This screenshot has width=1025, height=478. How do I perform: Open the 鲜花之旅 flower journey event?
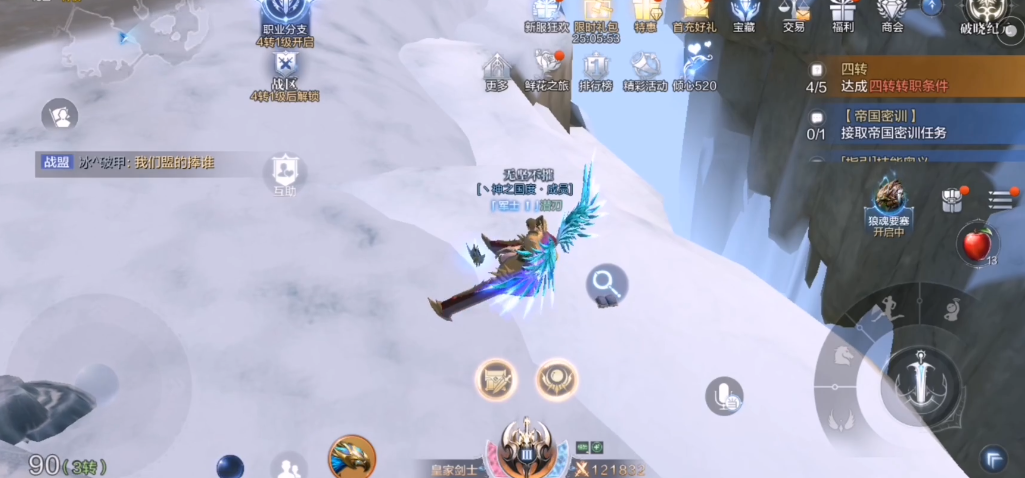(x=546, y=70)
